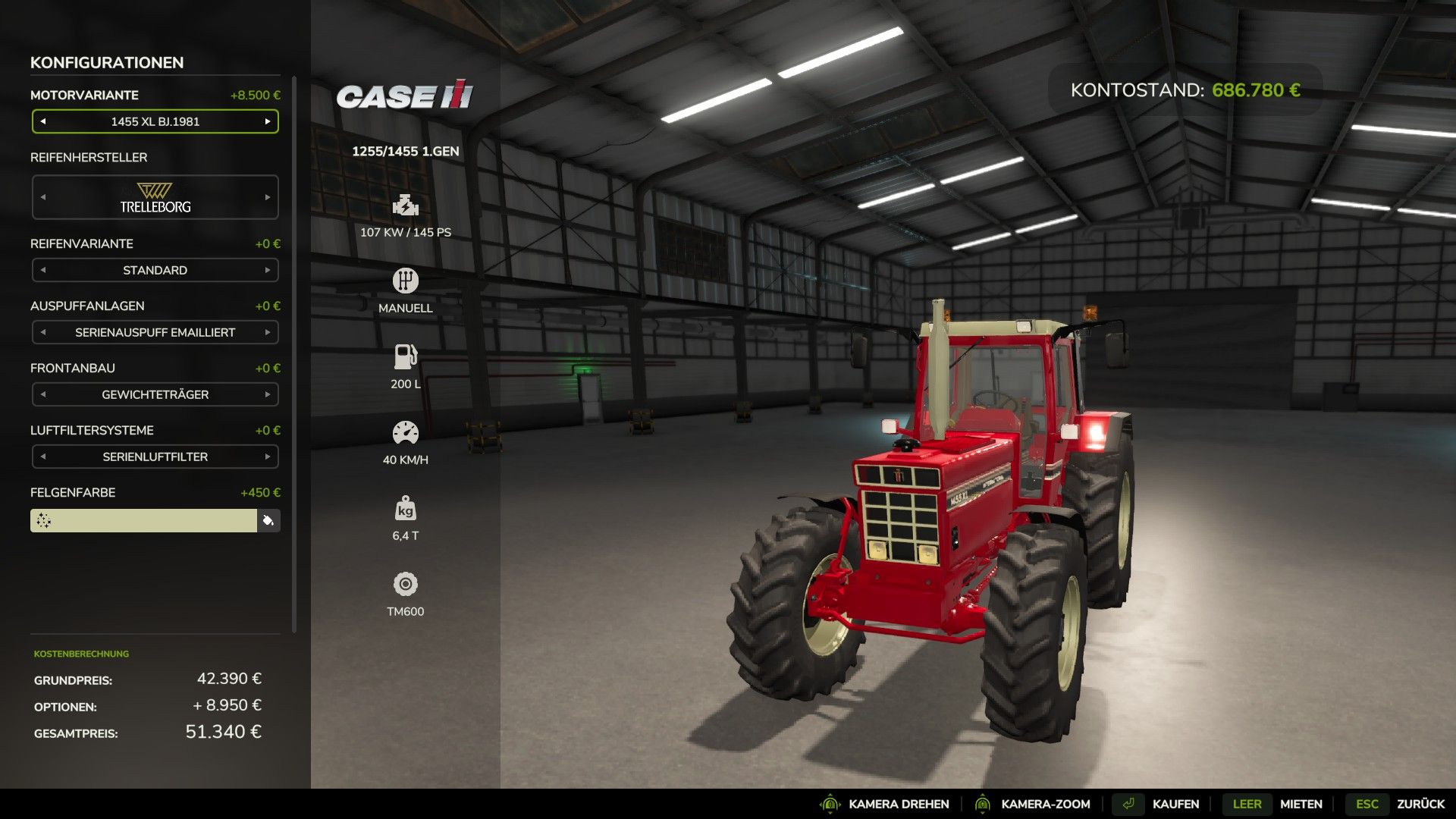
Task: Go back with Zurück
Action: pyautogui.click(x=1420, y=804)
